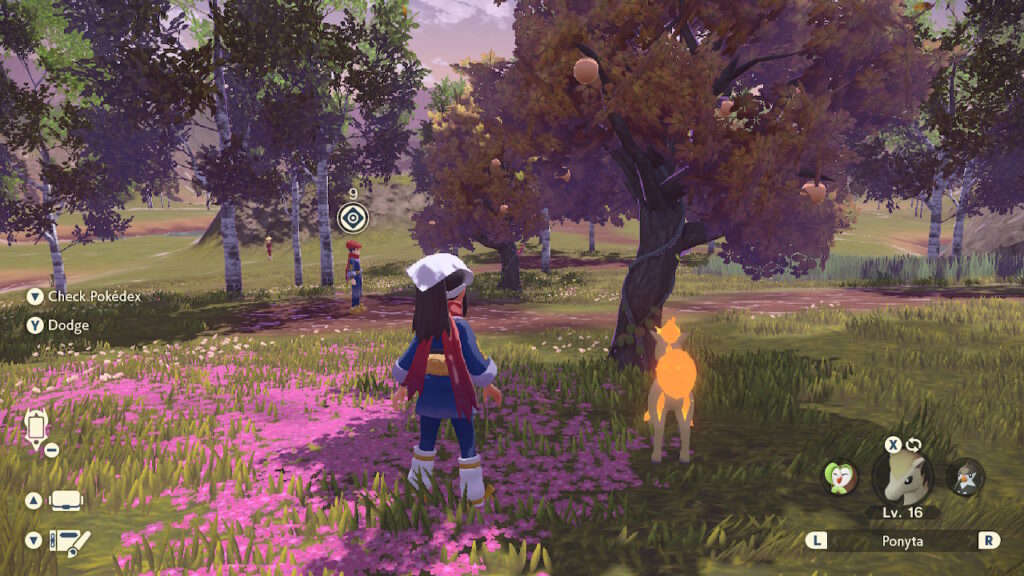This screenshot has height=576, width=1024.
Task: Select the Ponyta portrait in the party wheel
Action: click(903, 477)
